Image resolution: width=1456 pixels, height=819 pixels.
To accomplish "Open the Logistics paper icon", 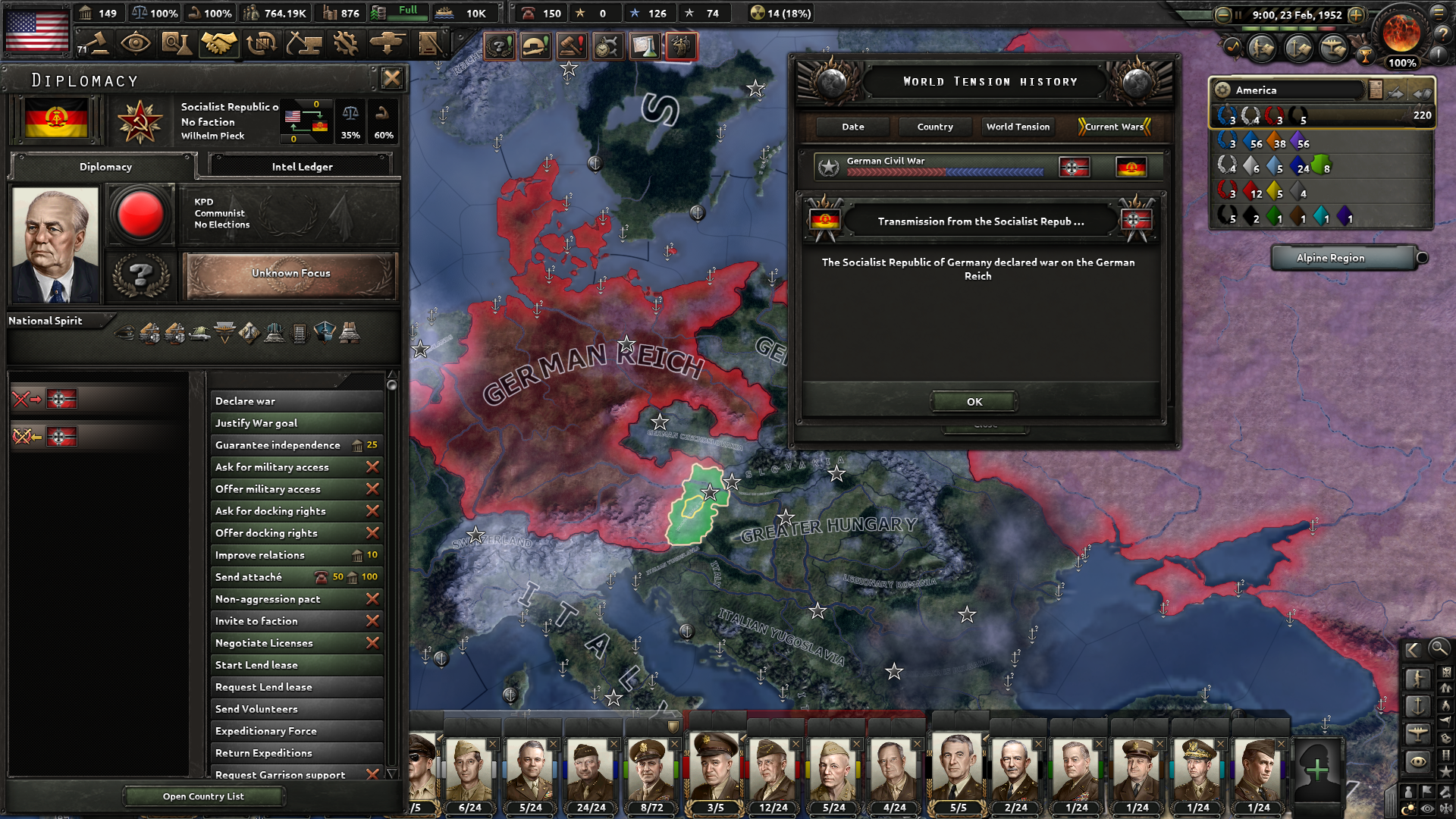I will [x=431, y=43].
